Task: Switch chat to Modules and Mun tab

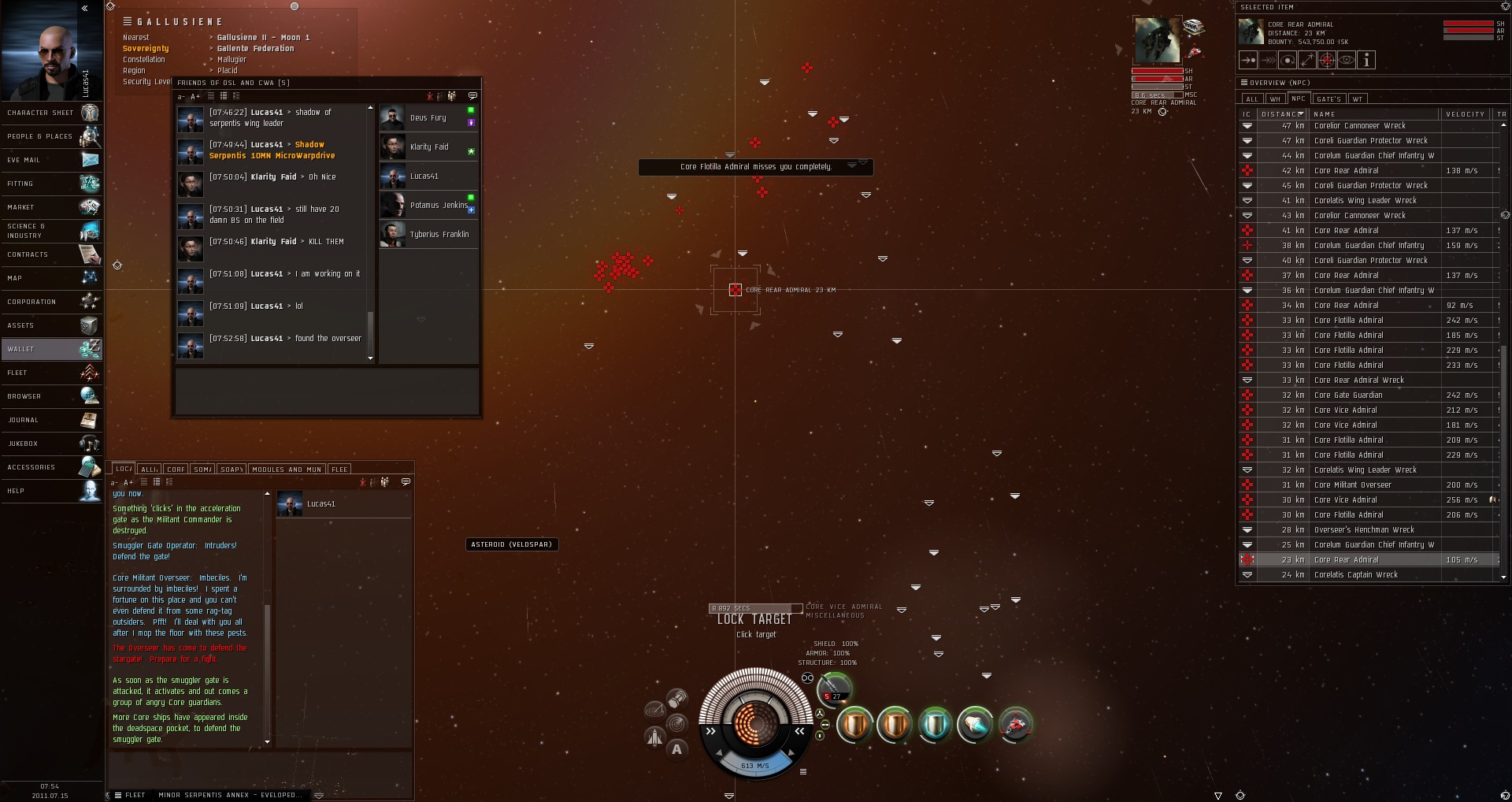Action: coord(287,470)
